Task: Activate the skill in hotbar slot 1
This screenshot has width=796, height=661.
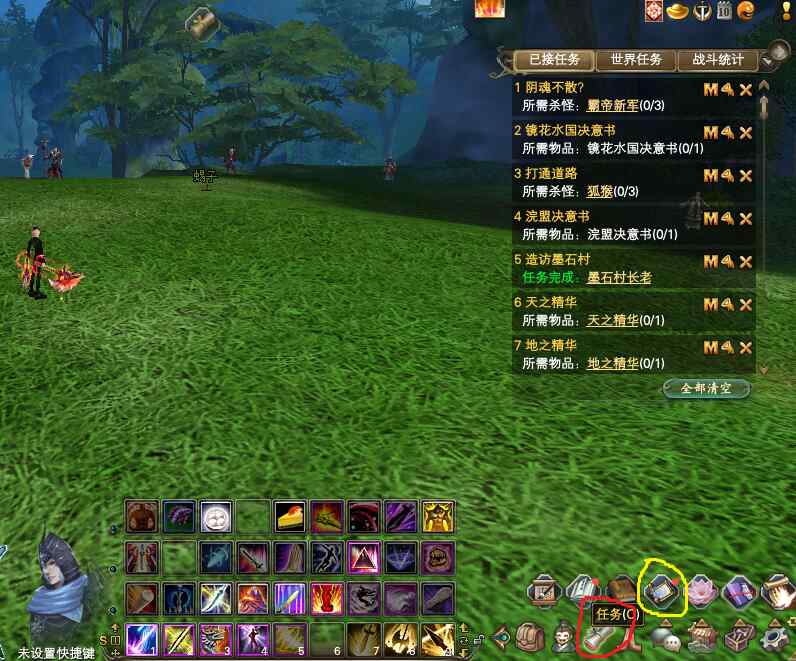Action: tap(140, 638)
